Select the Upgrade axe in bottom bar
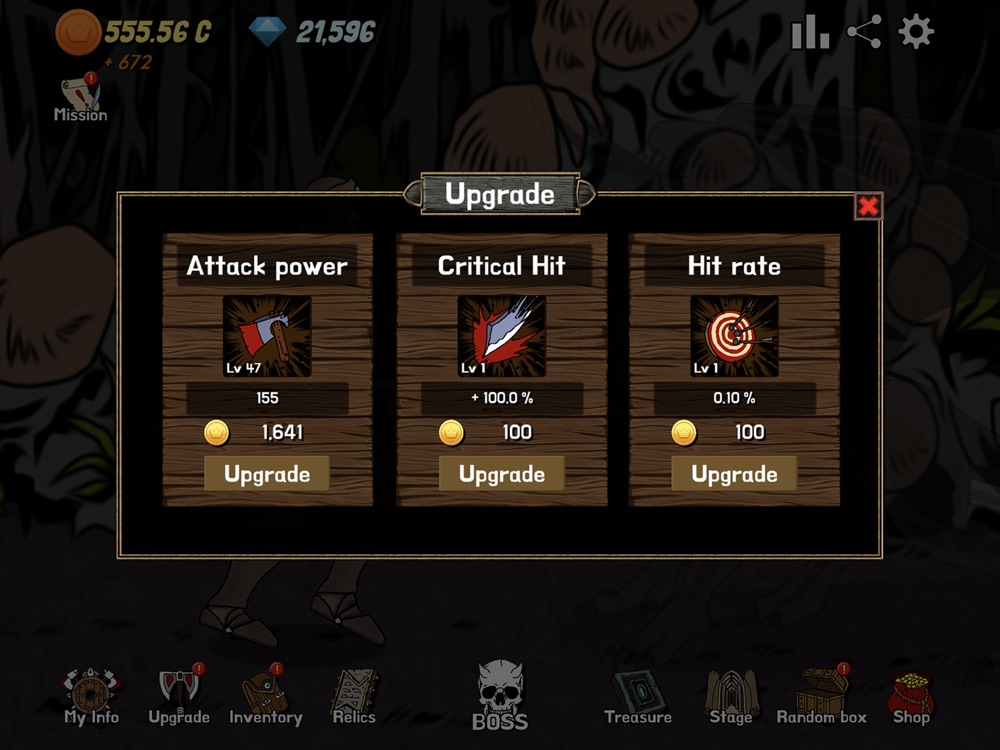The image size is (1000, 750). (x=179, y=697)
